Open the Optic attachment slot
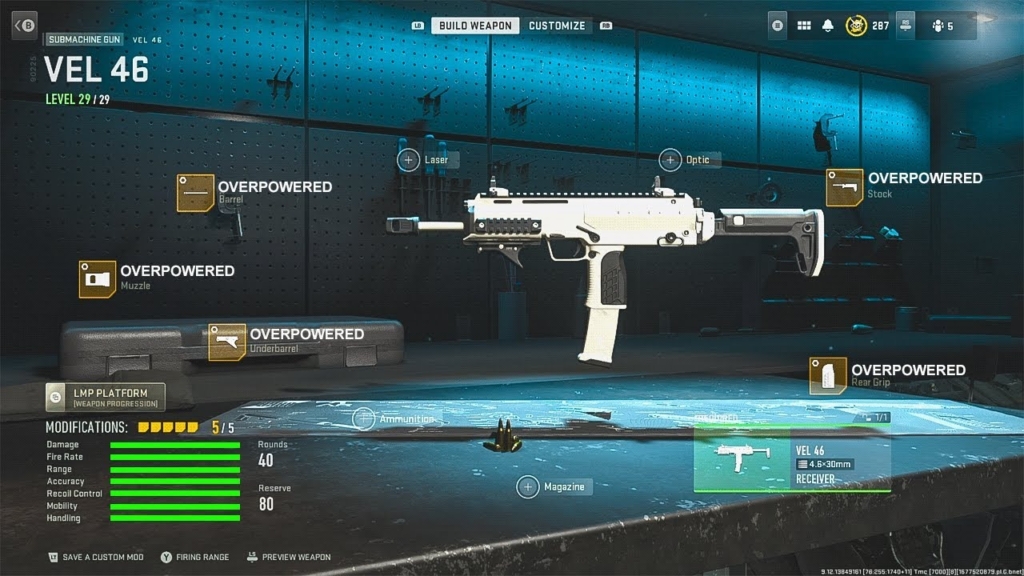 tap(670, 159)
